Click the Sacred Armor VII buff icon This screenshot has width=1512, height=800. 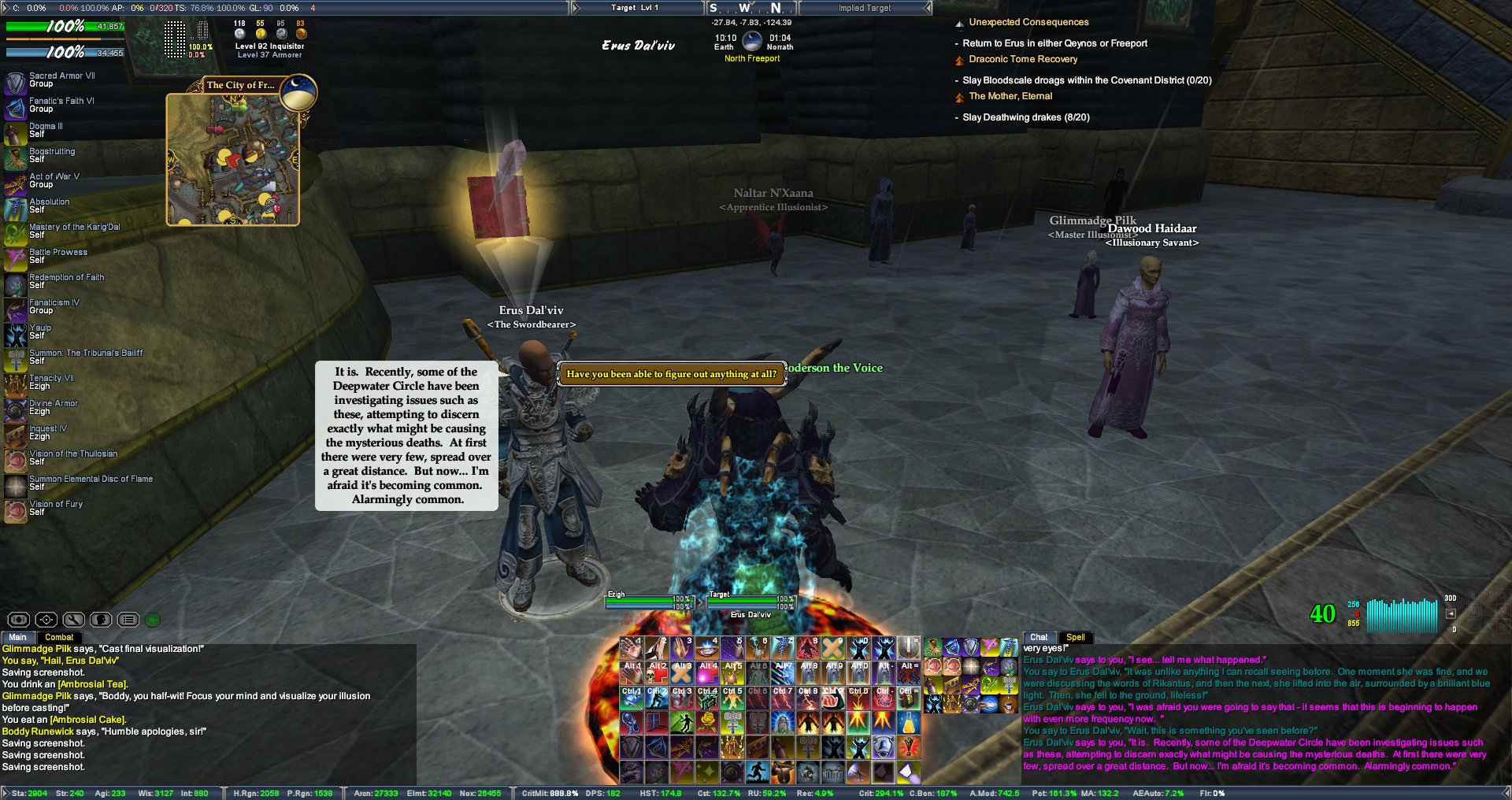[16, 82]
